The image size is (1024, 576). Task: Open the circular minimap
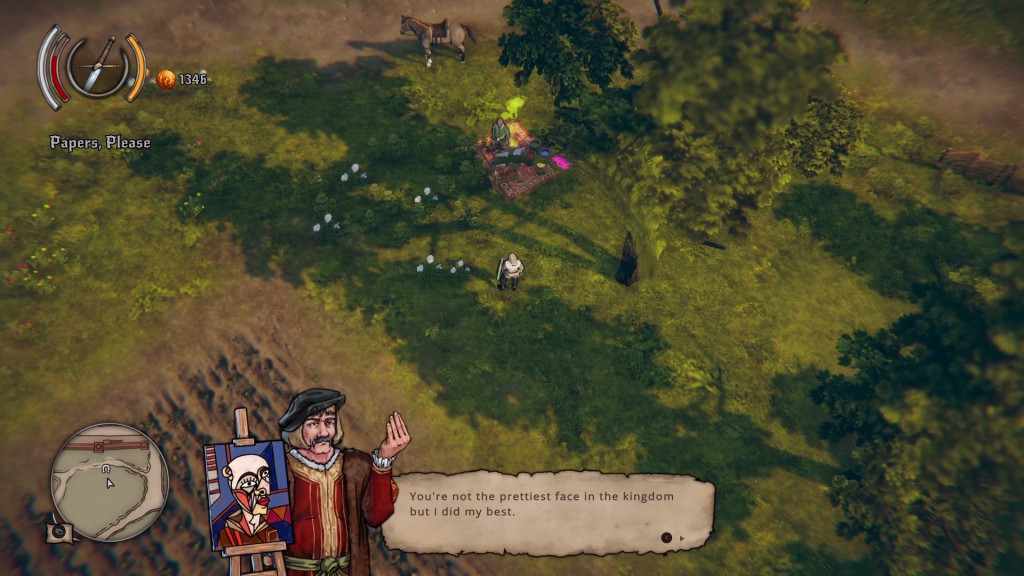109,480
